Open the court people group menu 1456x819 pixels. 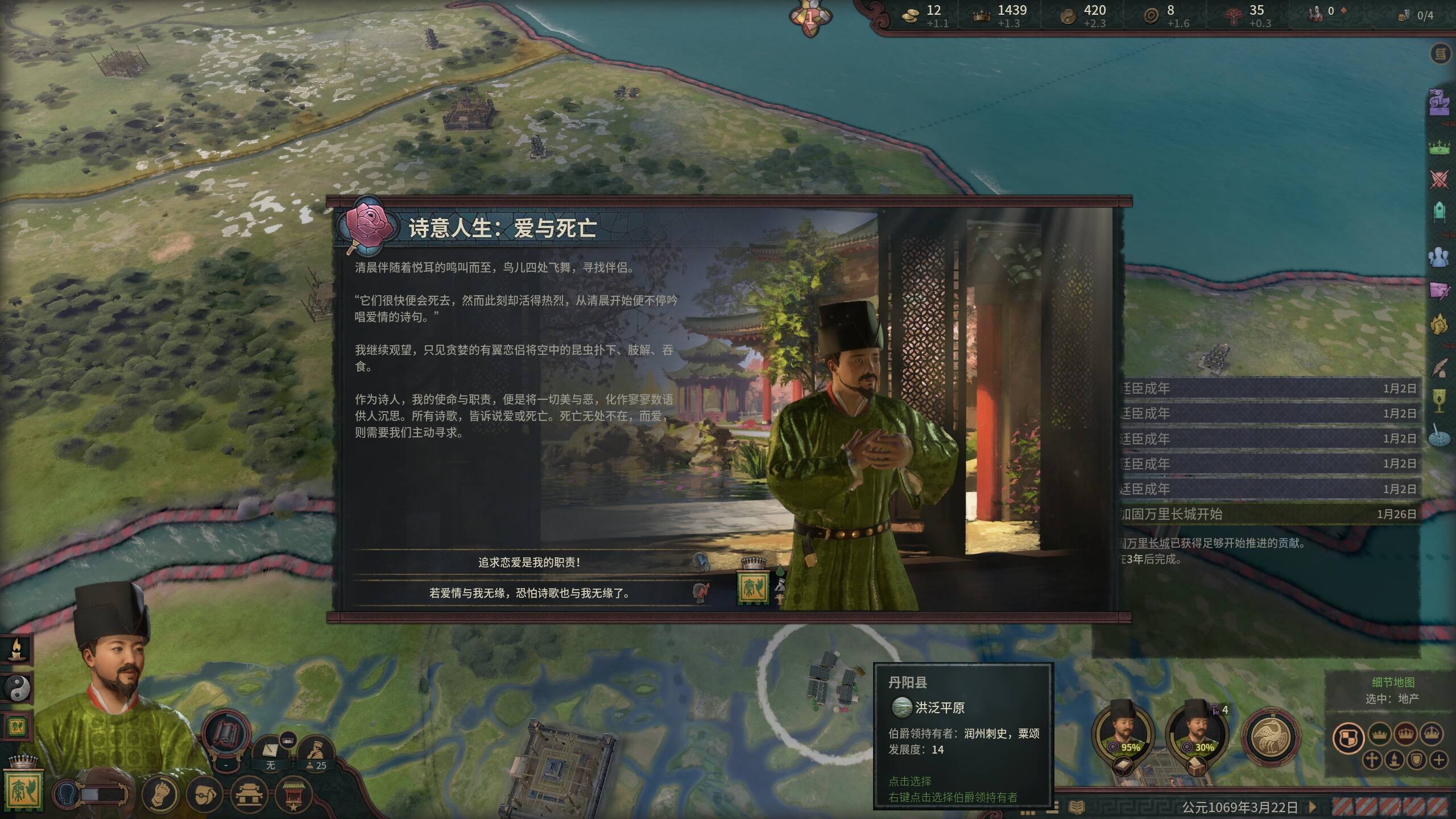(1440, 257)
